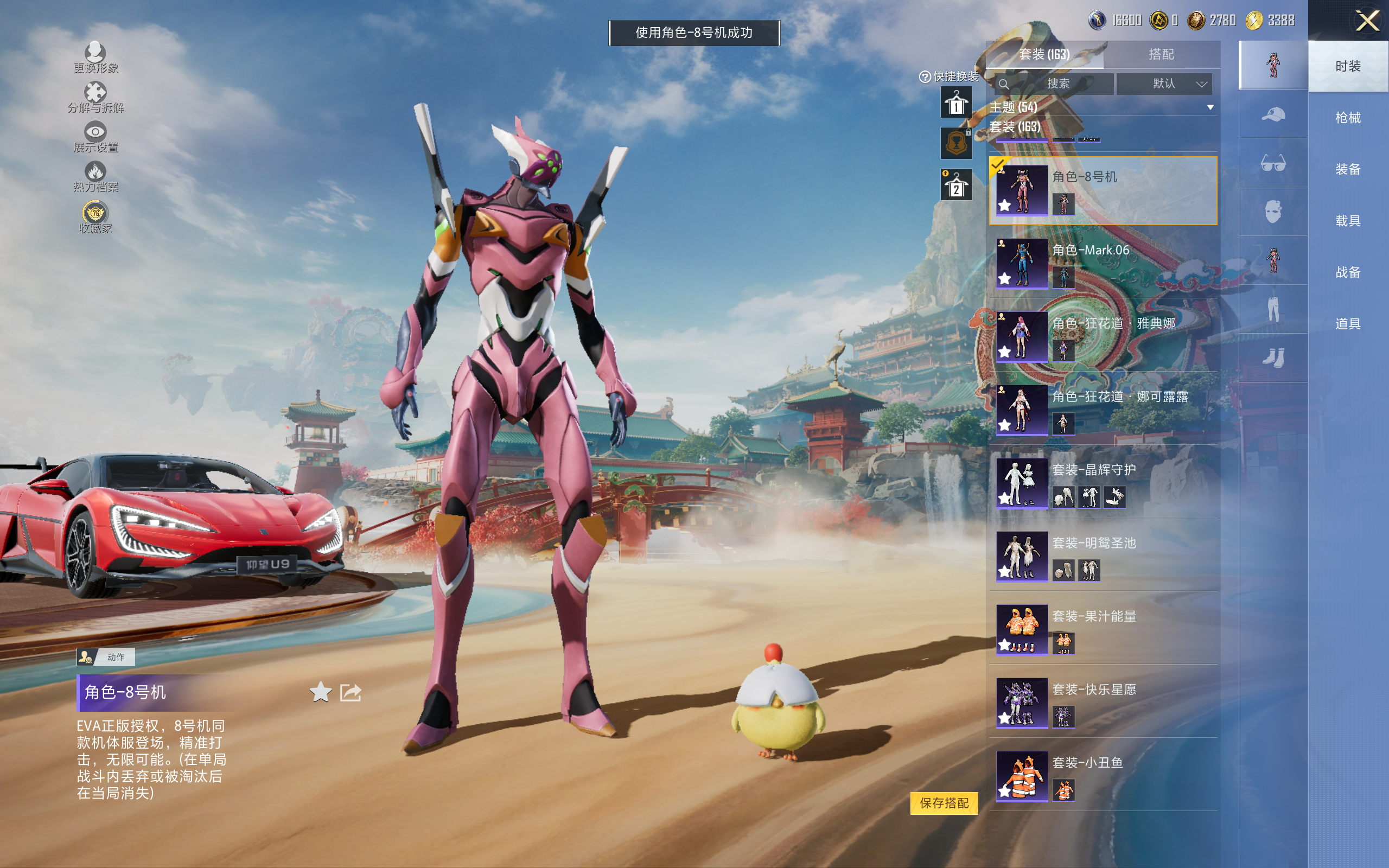Open the 更换形象 change appearance option
The height and width of the screenshot is (868, 1389).
pos(95,58)
